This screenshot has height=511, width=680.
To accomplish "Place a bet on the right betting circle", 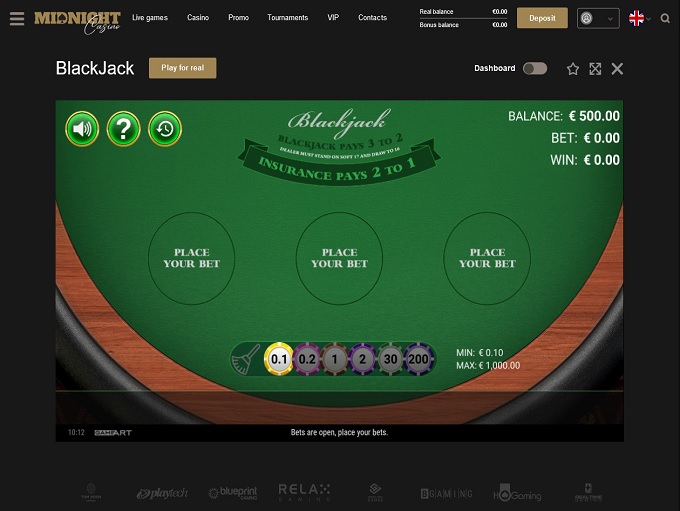I will pos(487,258).
